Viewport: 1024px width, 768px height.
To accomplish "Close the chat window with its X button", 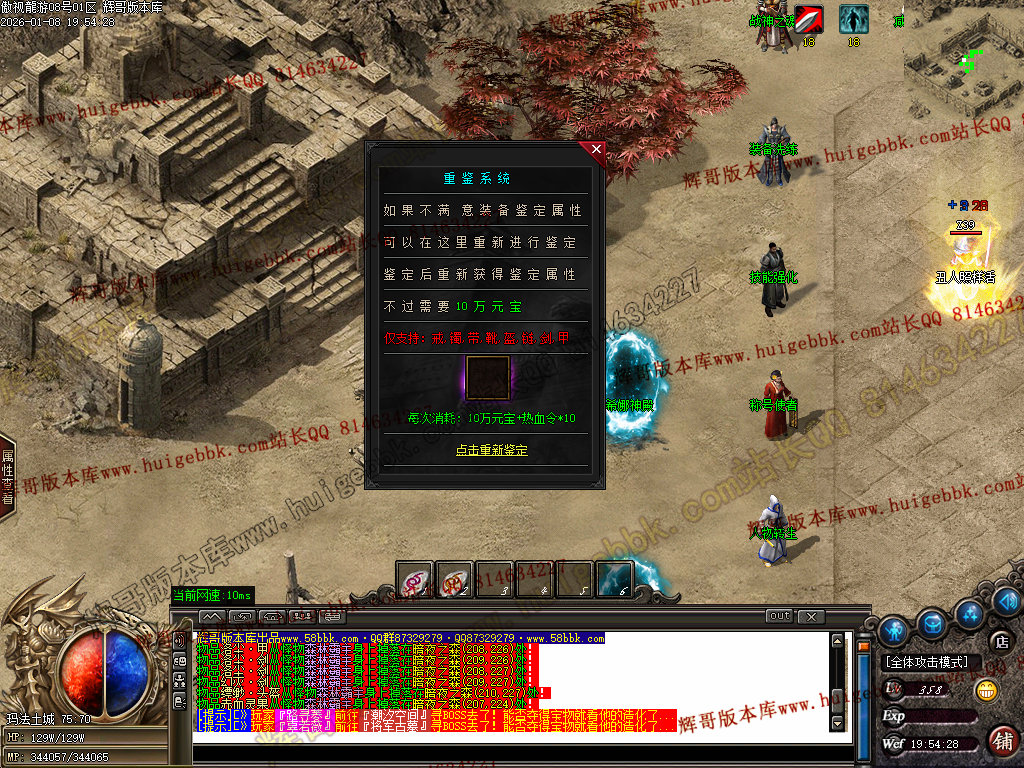I will 811,616.
